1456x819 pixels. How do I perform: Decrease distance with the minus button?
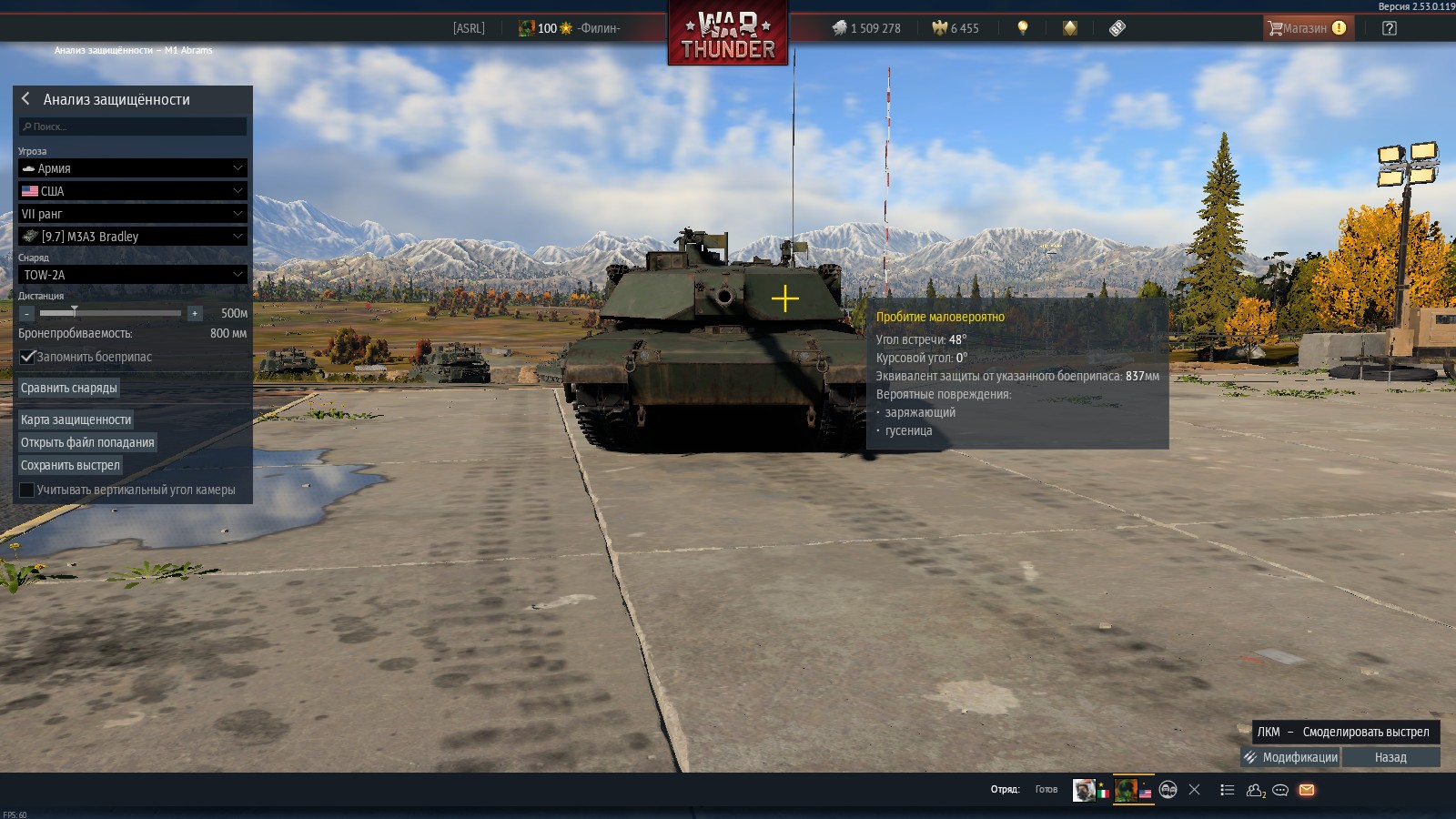[x=27, y=313]
